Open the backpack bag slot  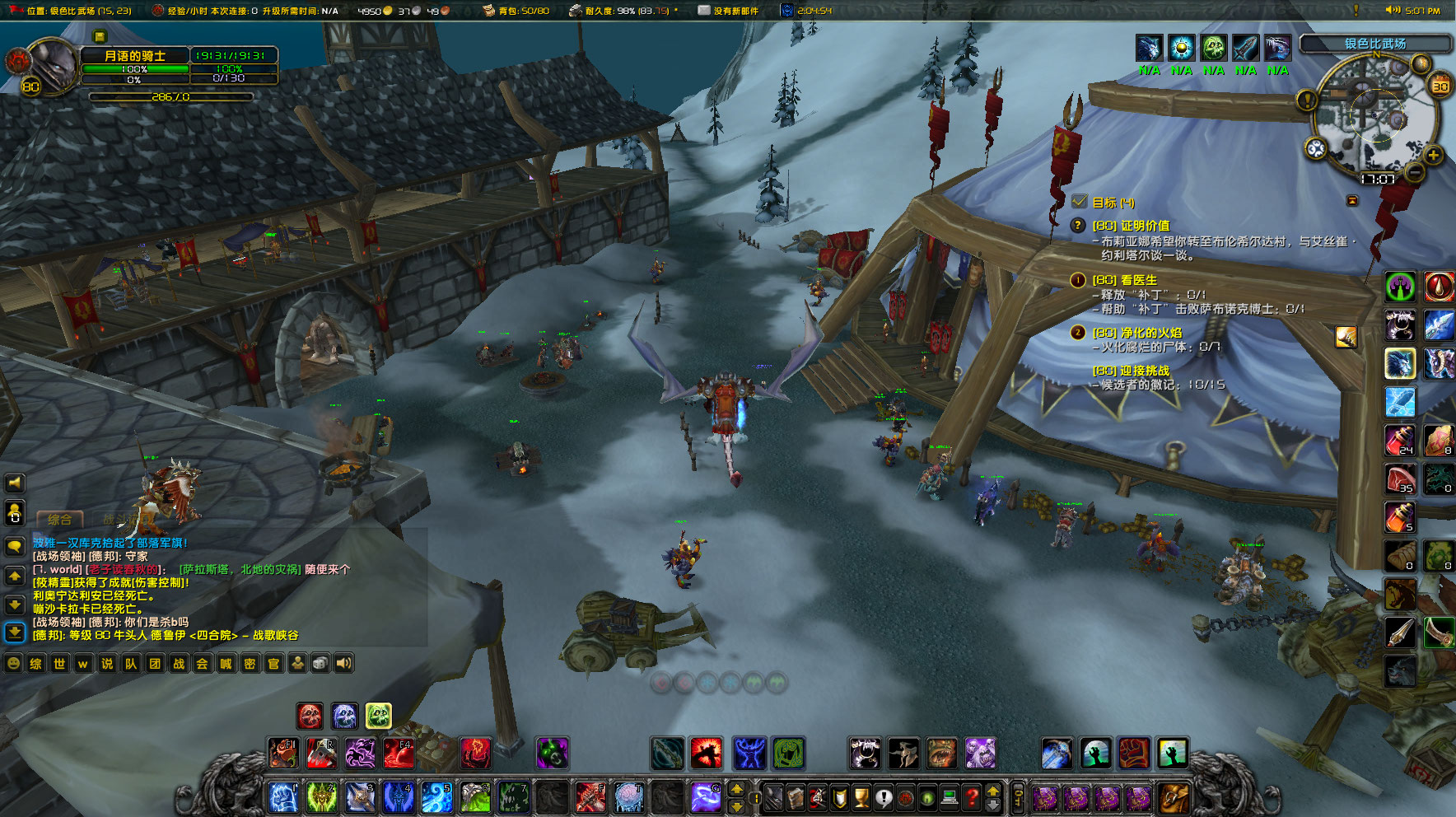[x=1174, y=797]
